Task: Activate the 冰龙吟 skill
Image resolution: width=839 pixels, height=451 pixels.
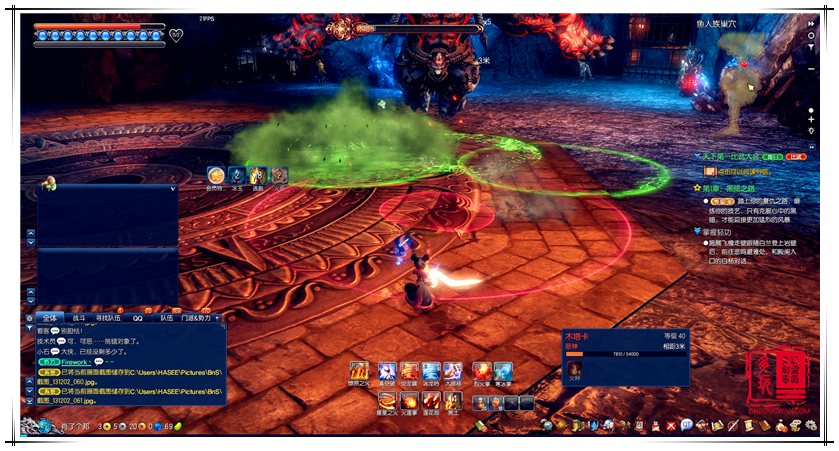Action: point(431,372)
